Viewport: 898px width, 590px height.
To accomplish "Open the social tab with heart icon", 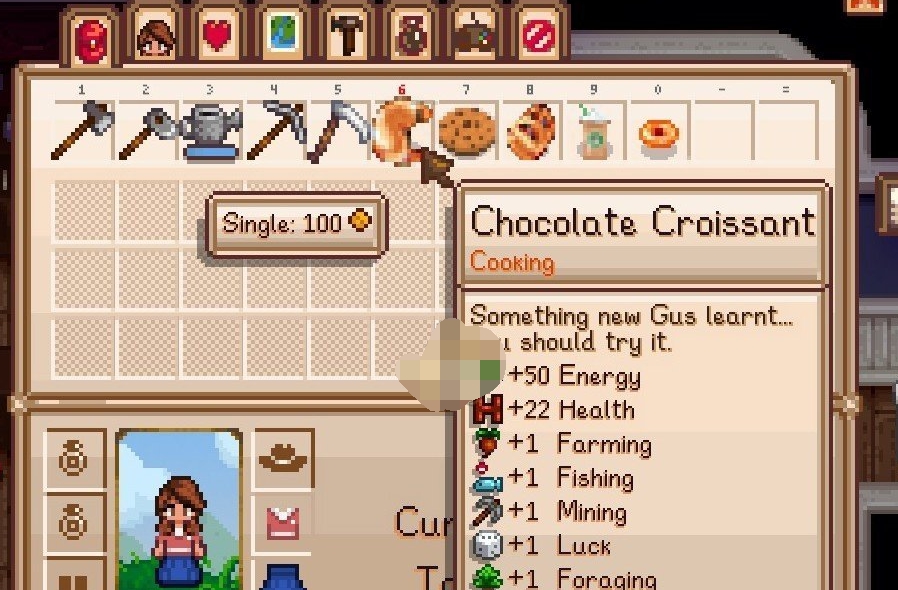I will tap(220, 36).
